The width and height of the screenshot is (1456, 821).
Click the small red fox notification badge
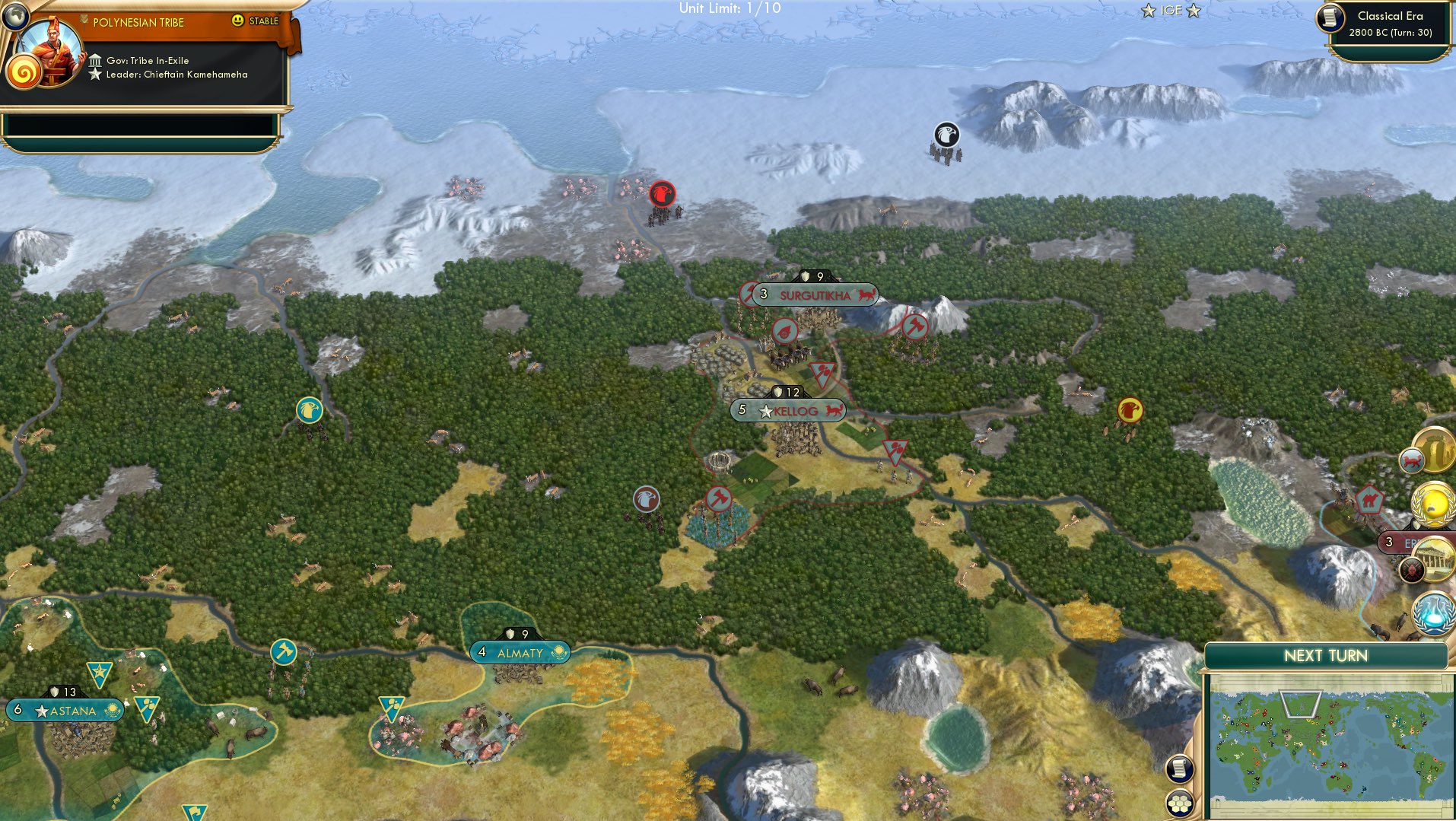(1413, 460)
